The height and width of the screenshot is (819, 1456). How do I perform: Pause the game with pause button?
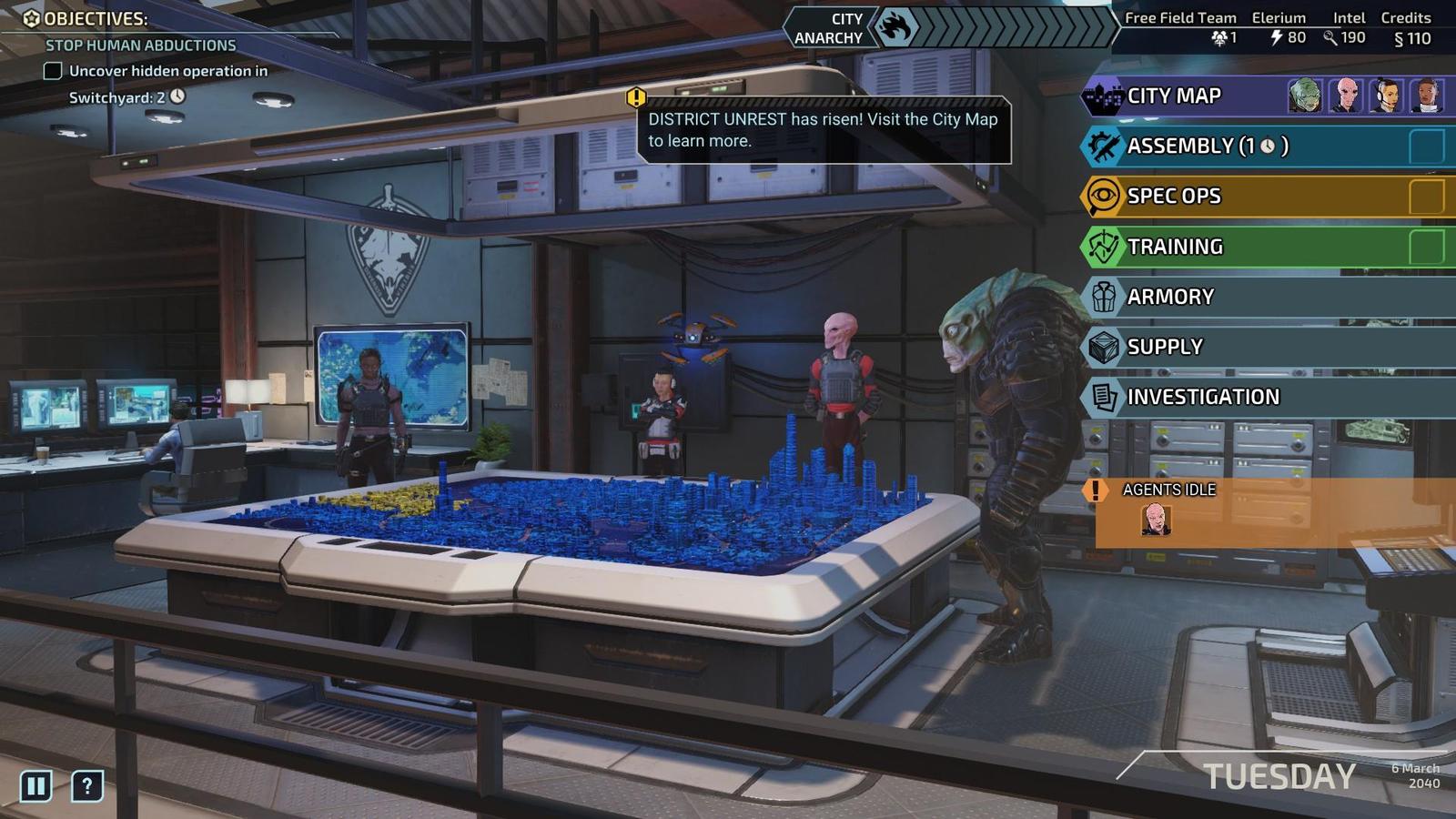36,785
